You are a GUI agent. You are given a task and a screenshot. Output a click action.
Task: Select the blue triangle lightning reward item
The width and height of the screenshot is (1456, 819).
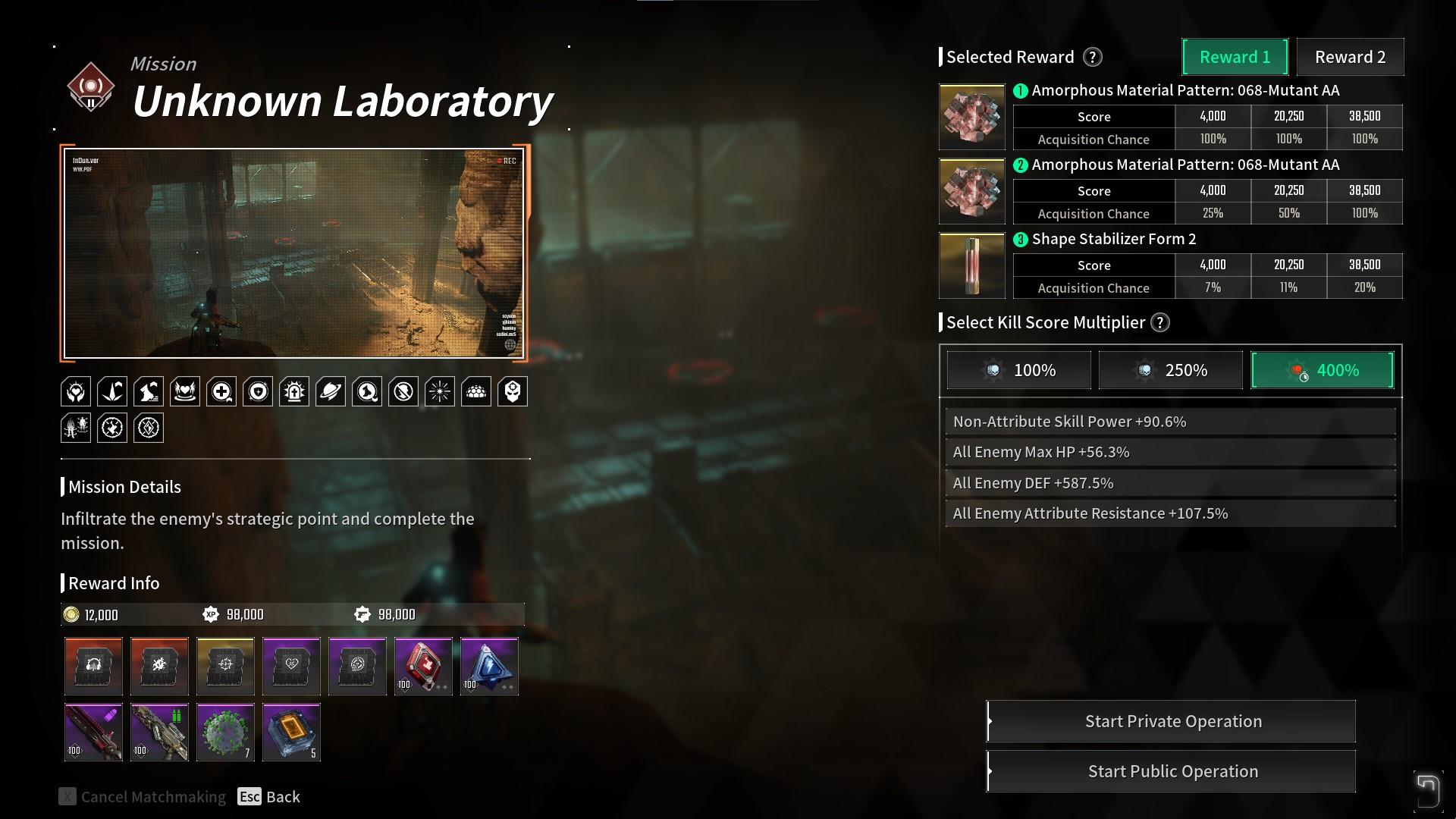(489, 667)
